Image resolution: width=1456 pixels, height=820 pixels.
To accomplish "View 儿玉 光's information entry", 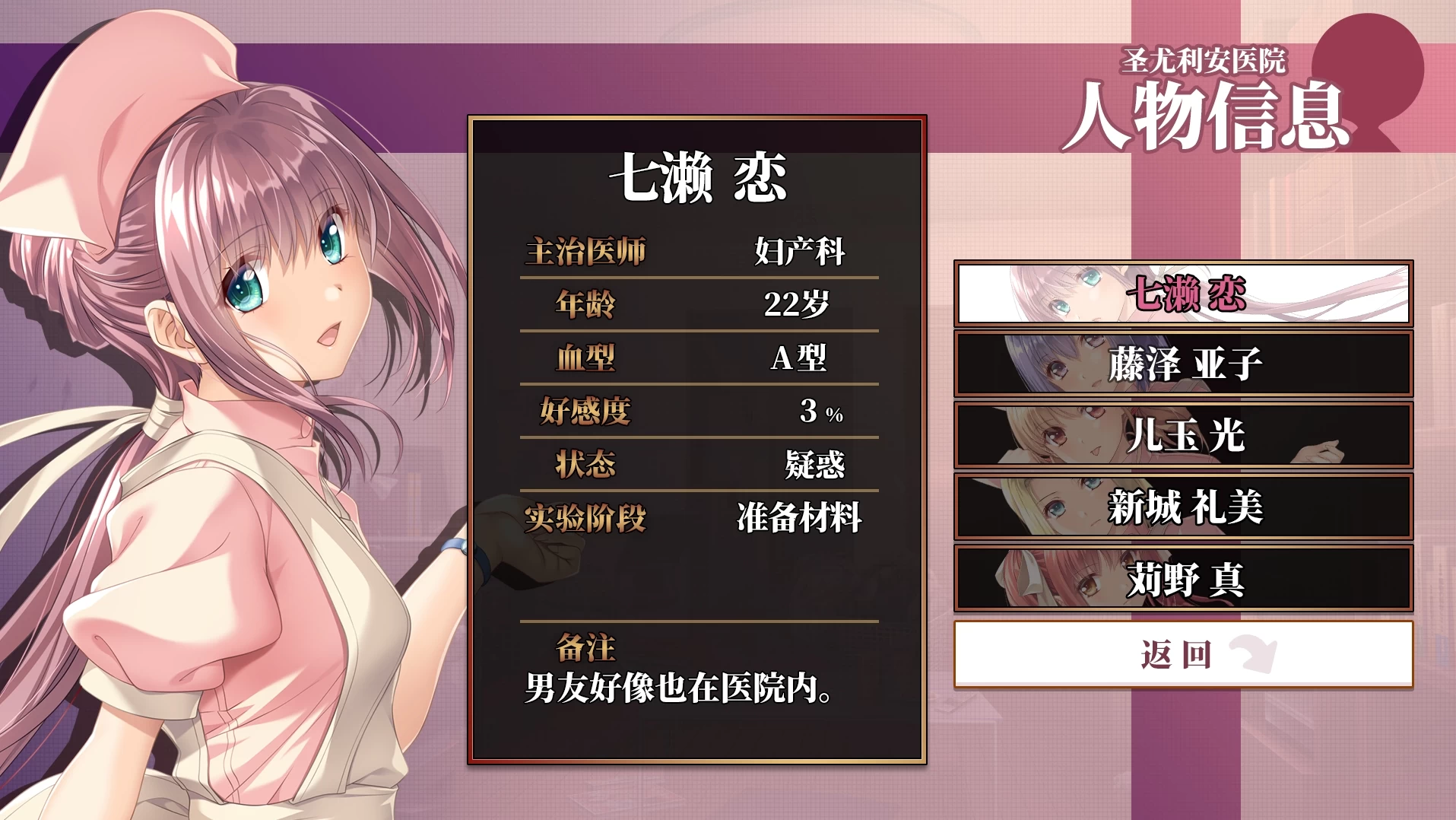I will (1186, 436).
